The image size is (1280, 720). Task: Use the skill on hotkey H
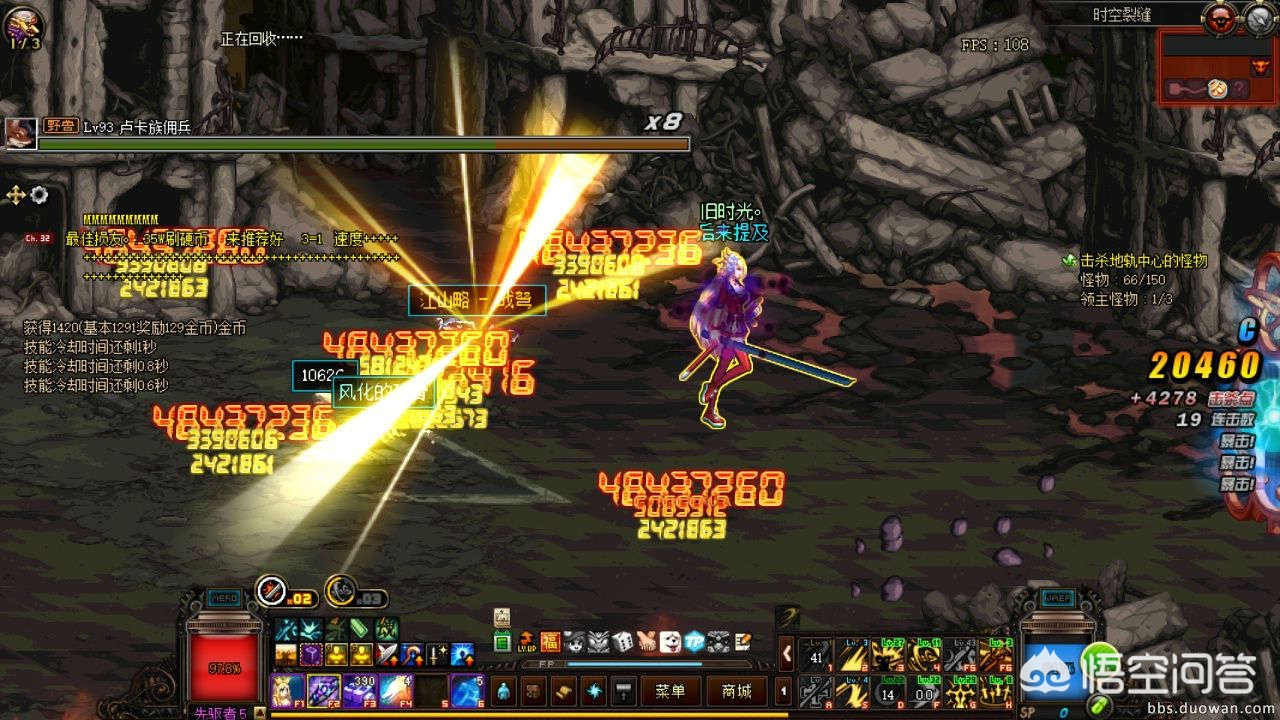[994, 691]
